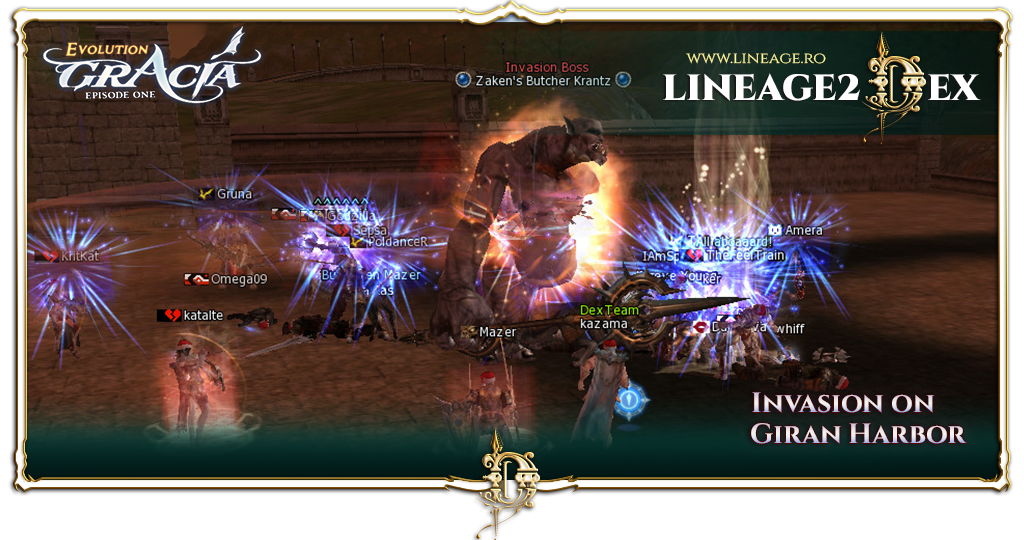Open the www.lineage.ro website link
The width and height of the screenshot is (1024, 540).
click(750, 60)
